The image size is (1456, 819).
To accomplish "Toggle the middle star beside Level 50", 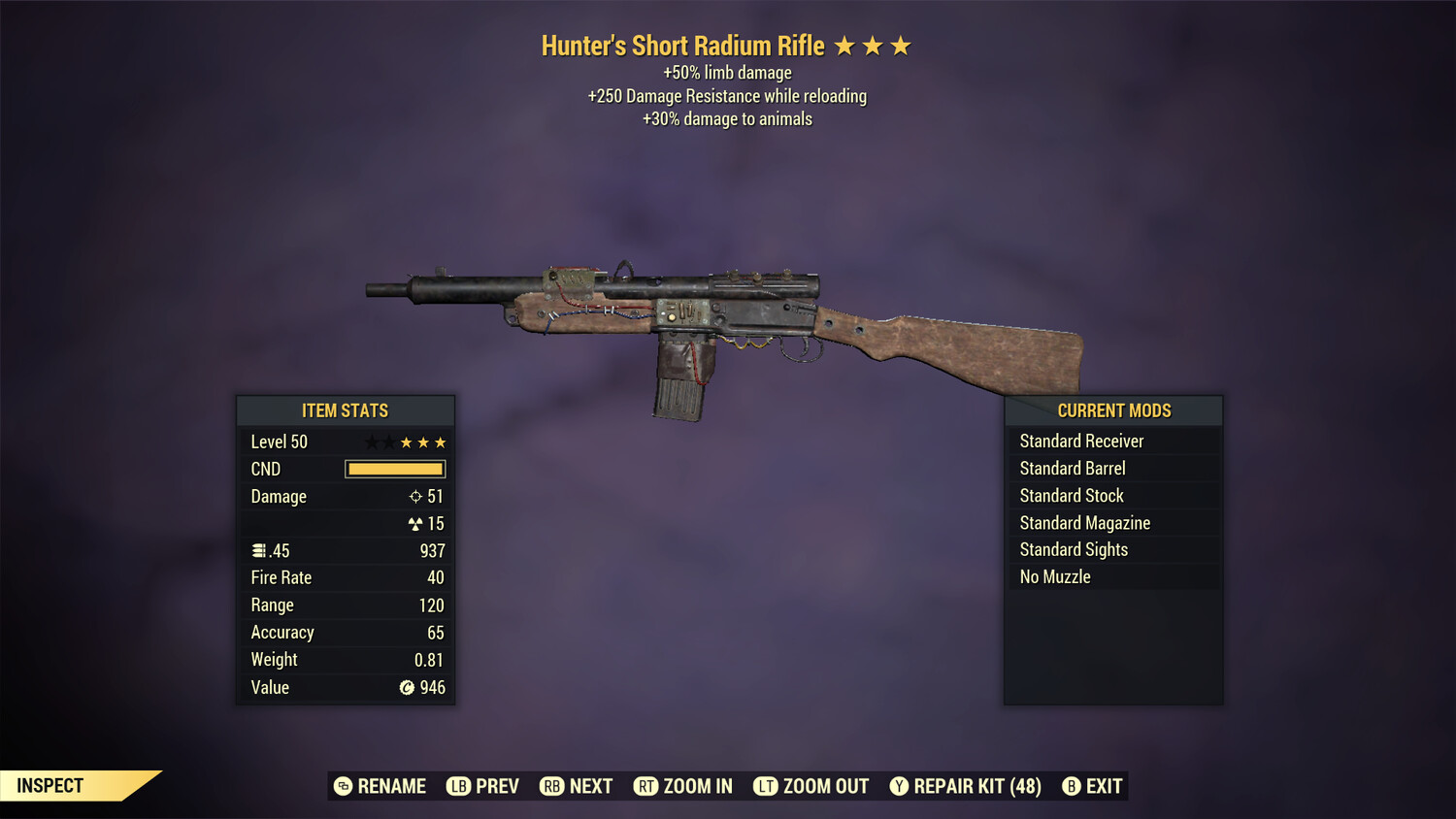I will 405,442.
